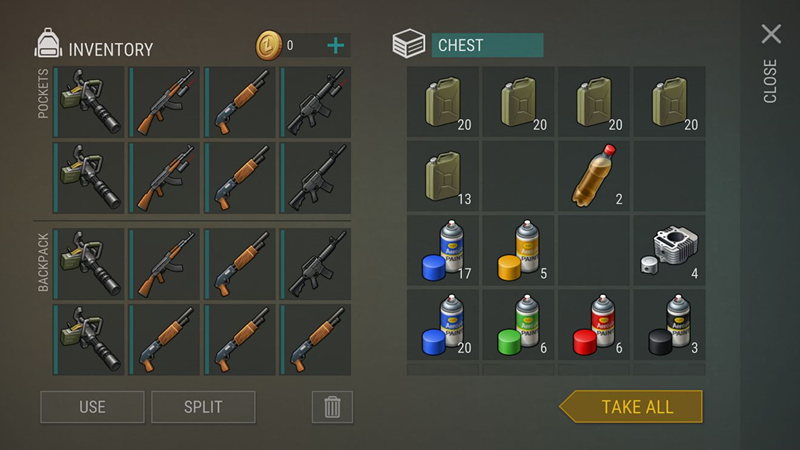Select the blue paint stack of 17
The height and width of the screenshot is (450, 800).
point(444,250)
